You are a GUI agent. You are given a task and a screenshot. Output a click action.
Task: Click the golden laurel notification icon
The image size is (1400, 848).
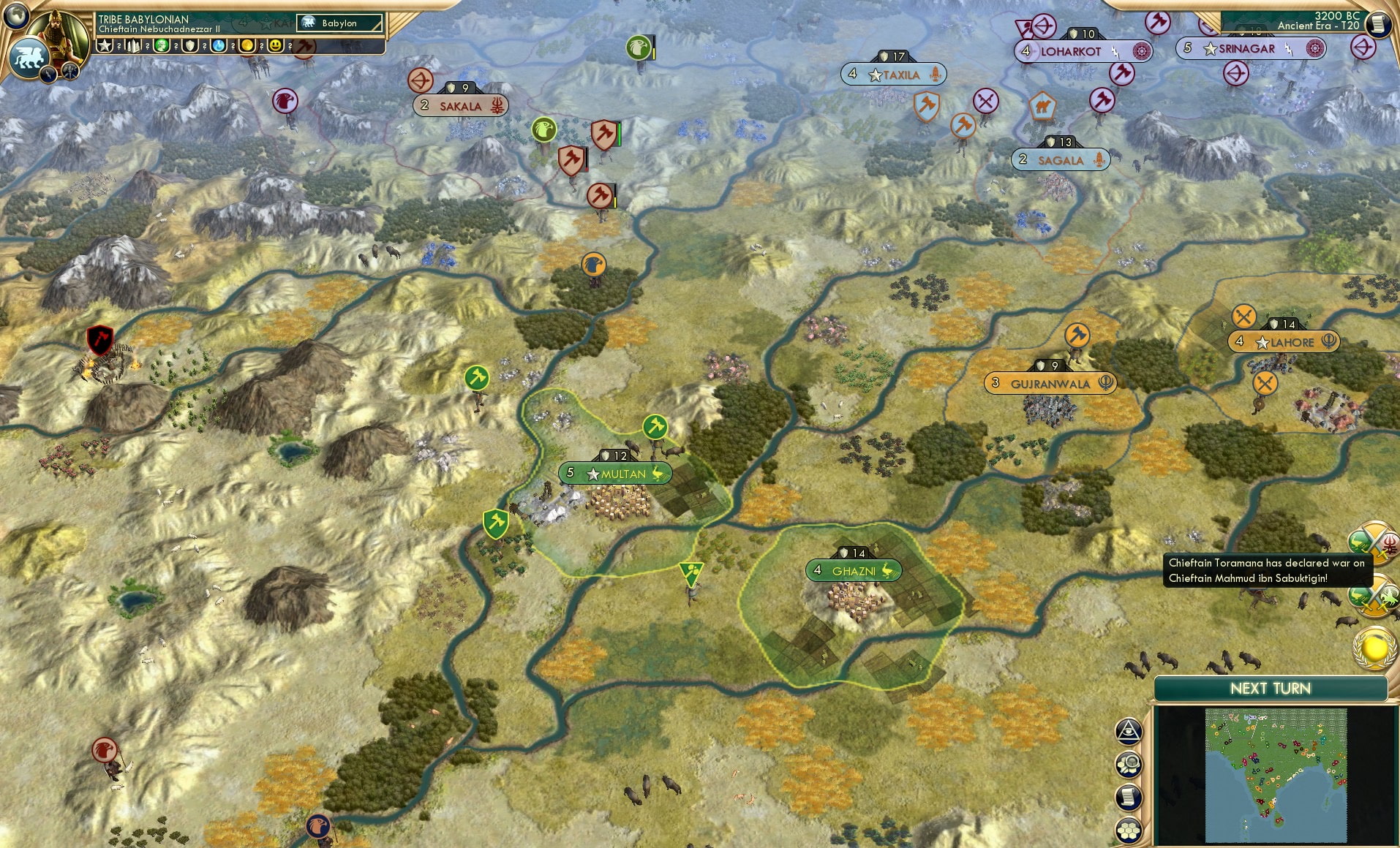pyautogui.click(x=1372, y=647)
